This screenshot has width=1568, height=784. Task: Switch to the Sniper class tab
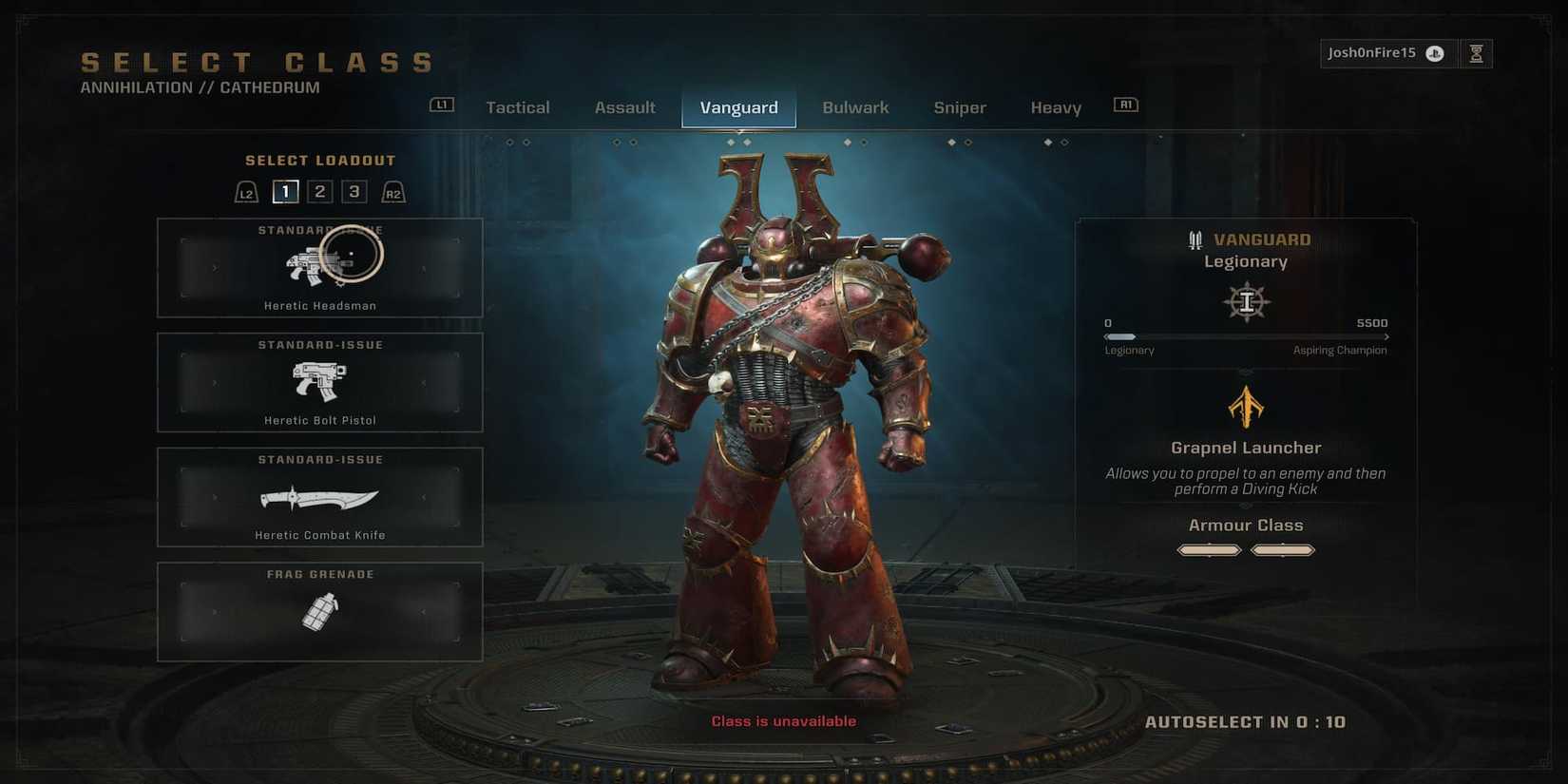(959, 107)
